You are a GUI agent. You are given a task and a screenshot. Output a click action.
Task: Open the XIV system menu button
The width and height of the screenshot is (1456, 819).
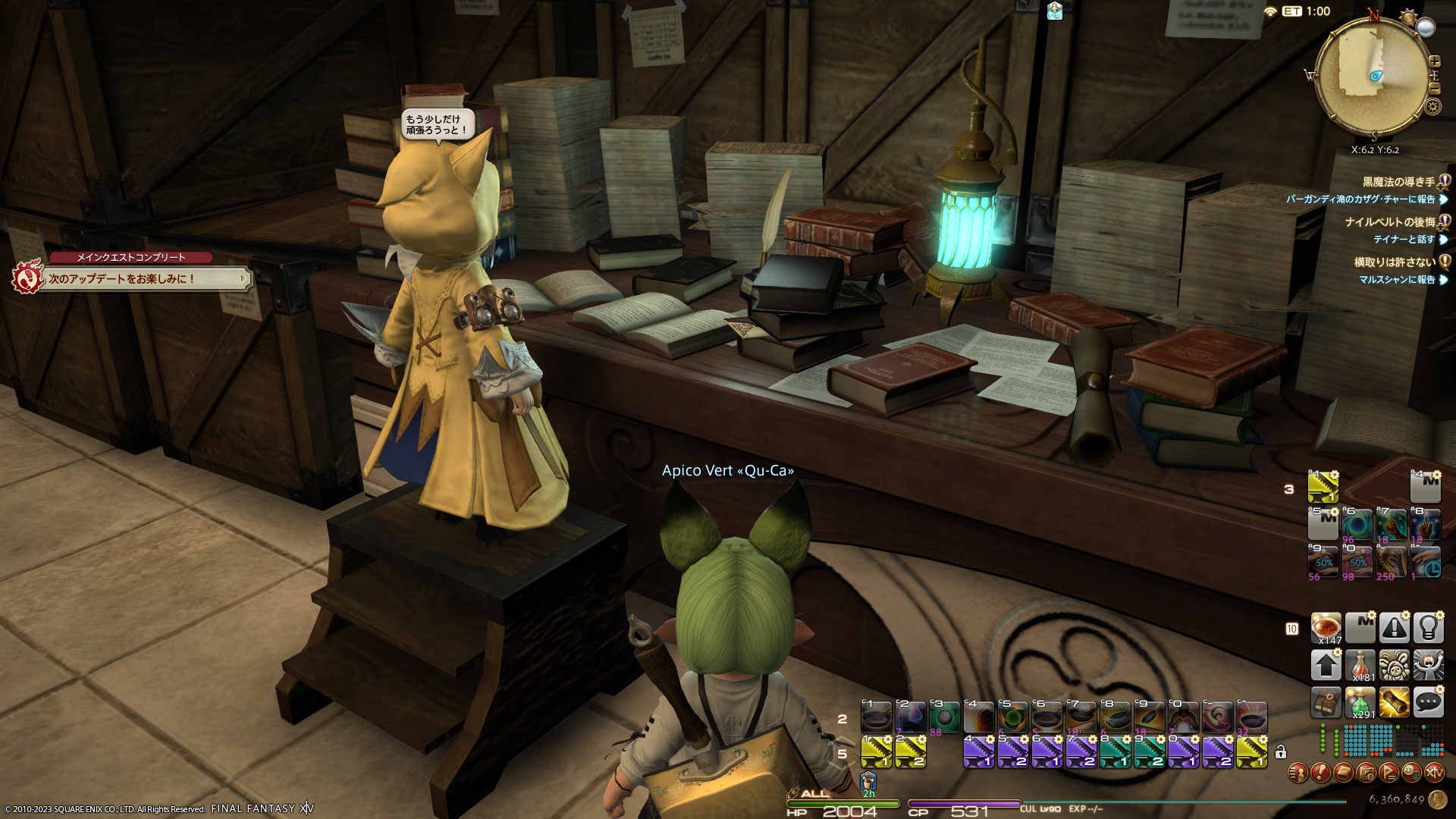click(1434, 773)
